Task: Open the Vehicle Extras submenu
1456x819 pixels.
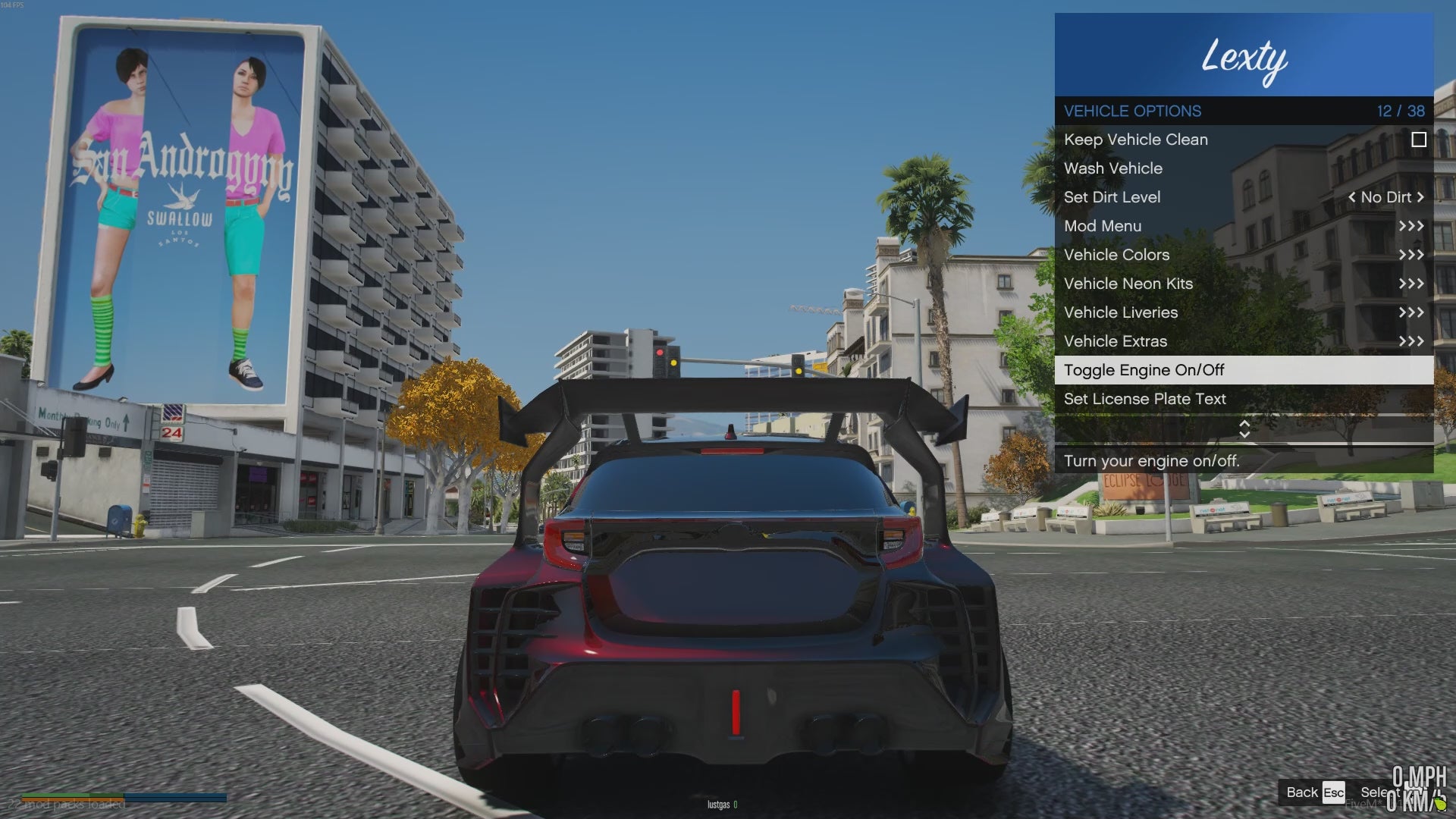Action: (1116, 341)
